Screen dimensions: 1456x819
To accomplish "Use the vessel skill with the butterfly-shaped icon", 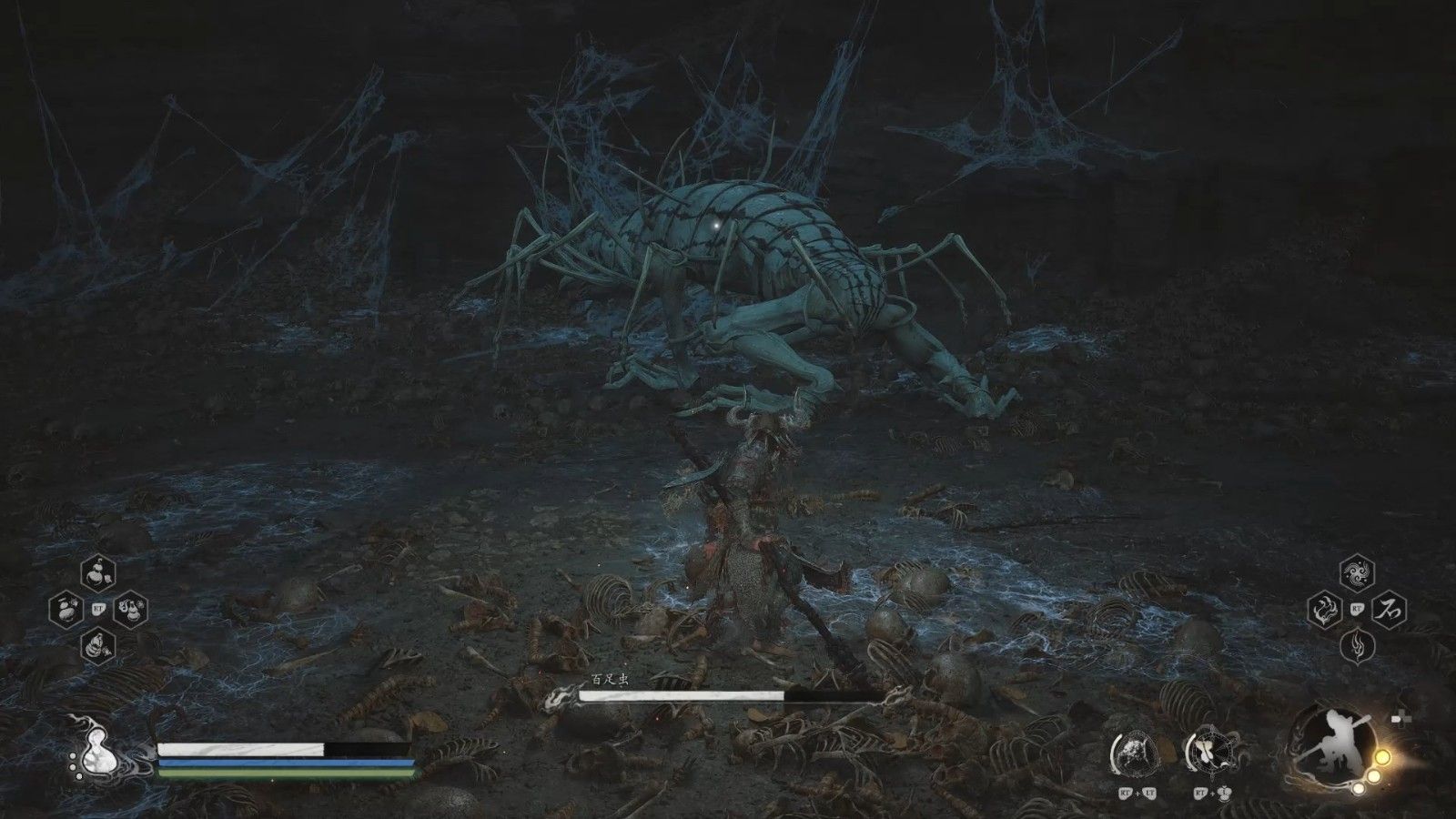I will 1208,752.
